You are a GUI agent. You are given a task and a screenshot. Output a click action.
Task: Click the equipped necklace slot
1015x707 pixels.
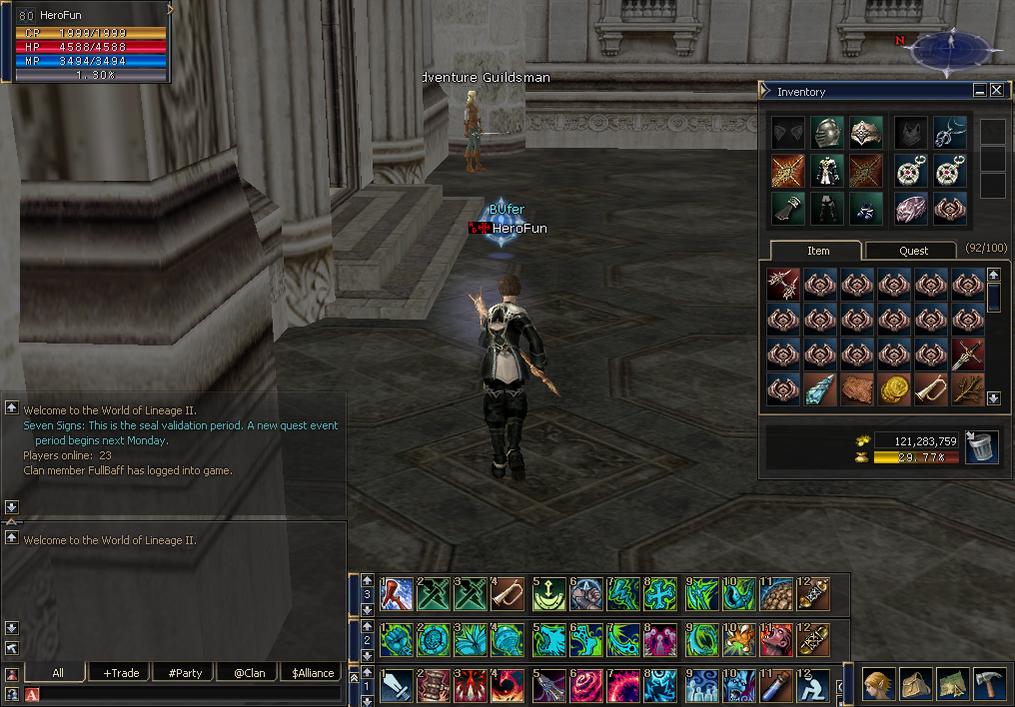(x=949, y=132)
